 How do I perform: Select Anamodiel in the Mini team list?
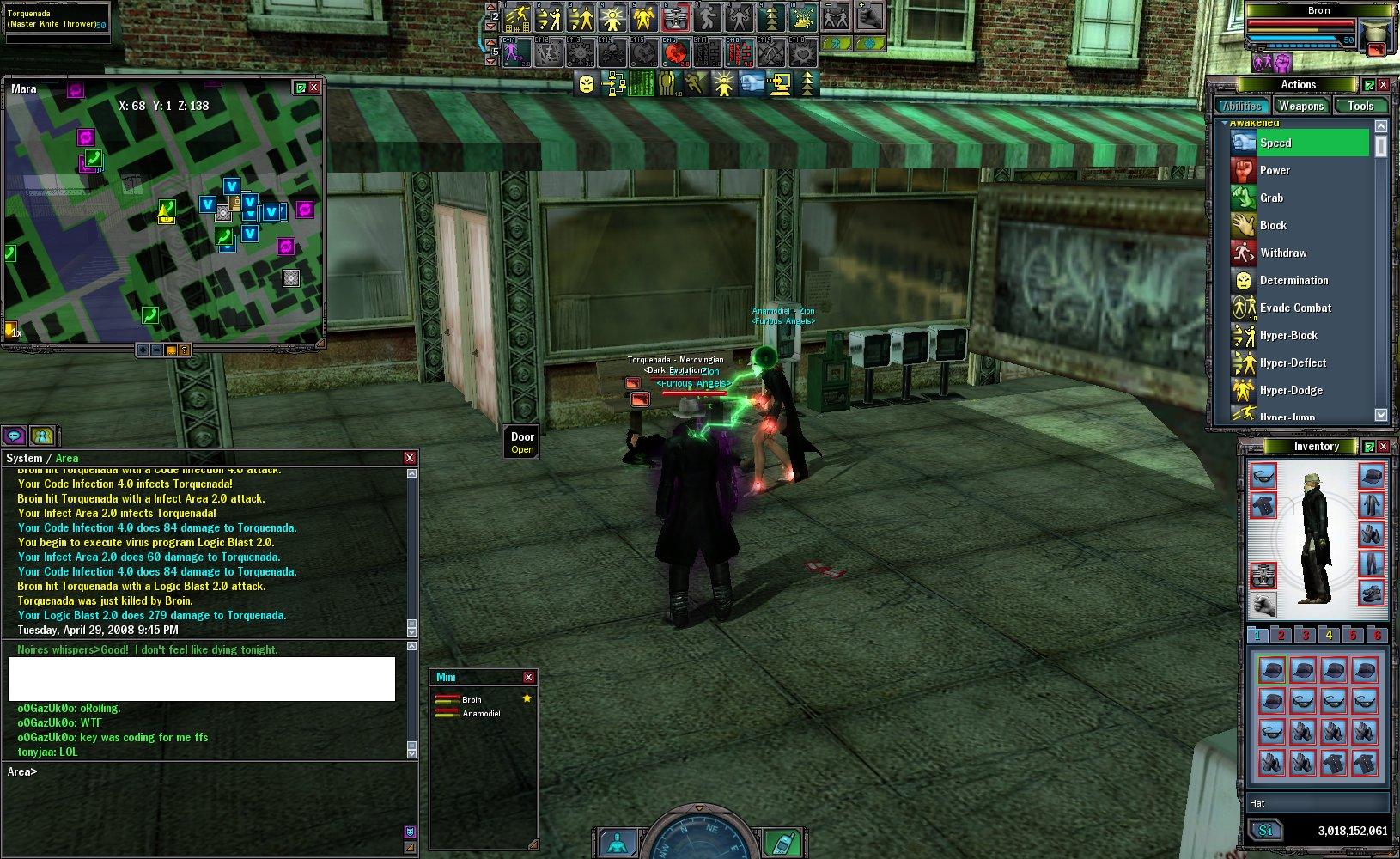(x=481, y=714)
